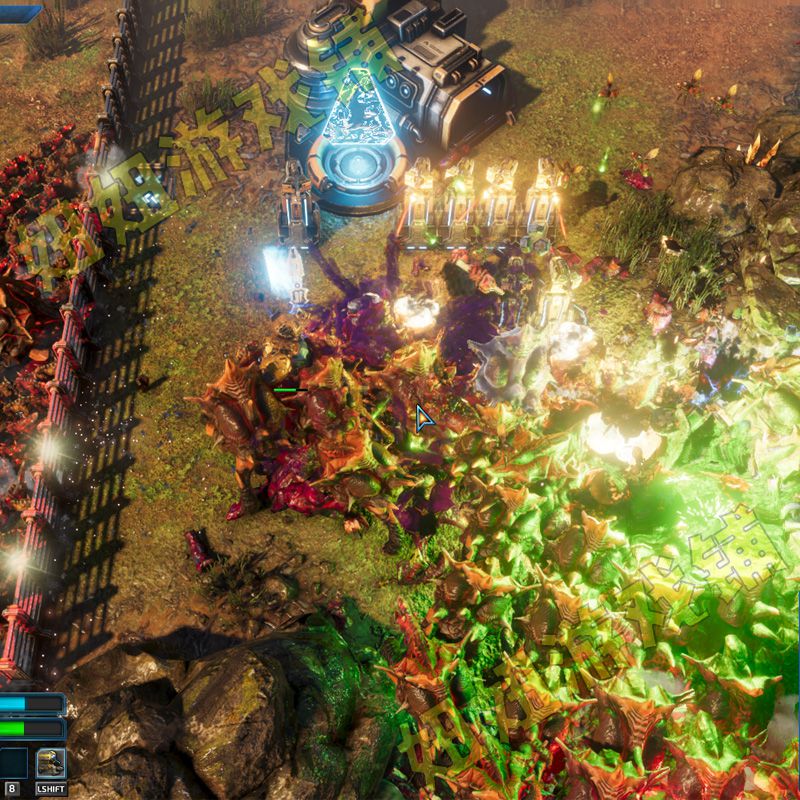Activate the mech dash ability icon
This screenshot has width=800, height=800.
(51, 764)
